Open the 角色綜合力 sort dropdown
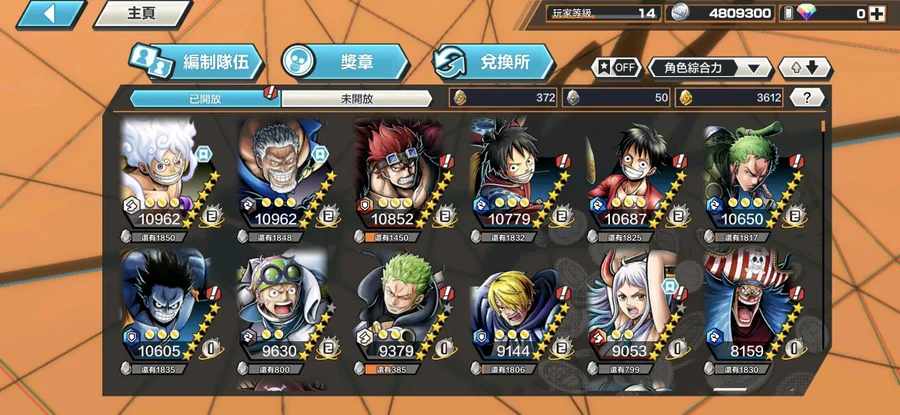This screenshot has height=415, width=900. 710,67
